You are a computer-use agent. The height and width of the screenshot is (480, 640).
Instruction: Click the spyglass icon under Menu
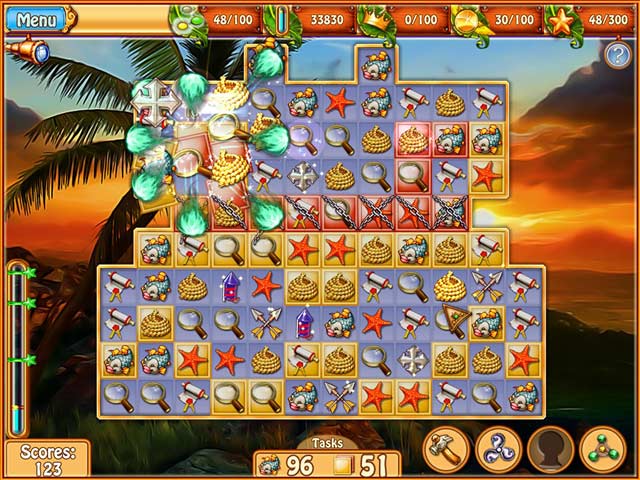point(27,52)
